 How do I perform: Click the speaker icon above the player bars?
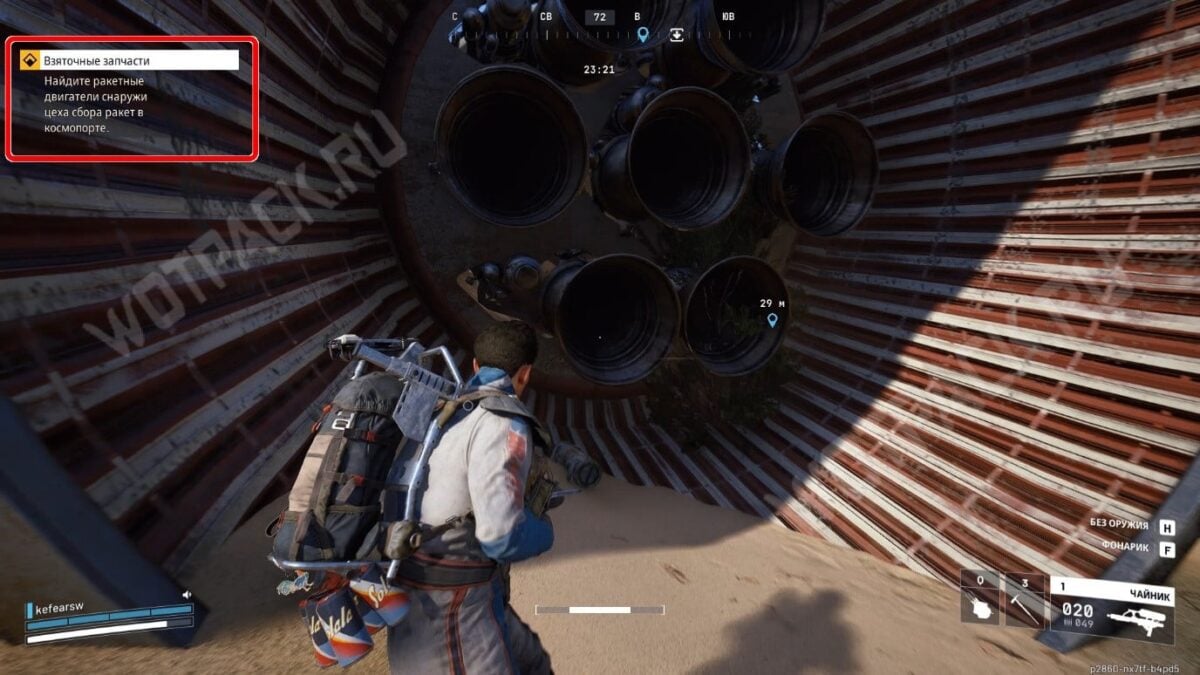click(186, 594)
